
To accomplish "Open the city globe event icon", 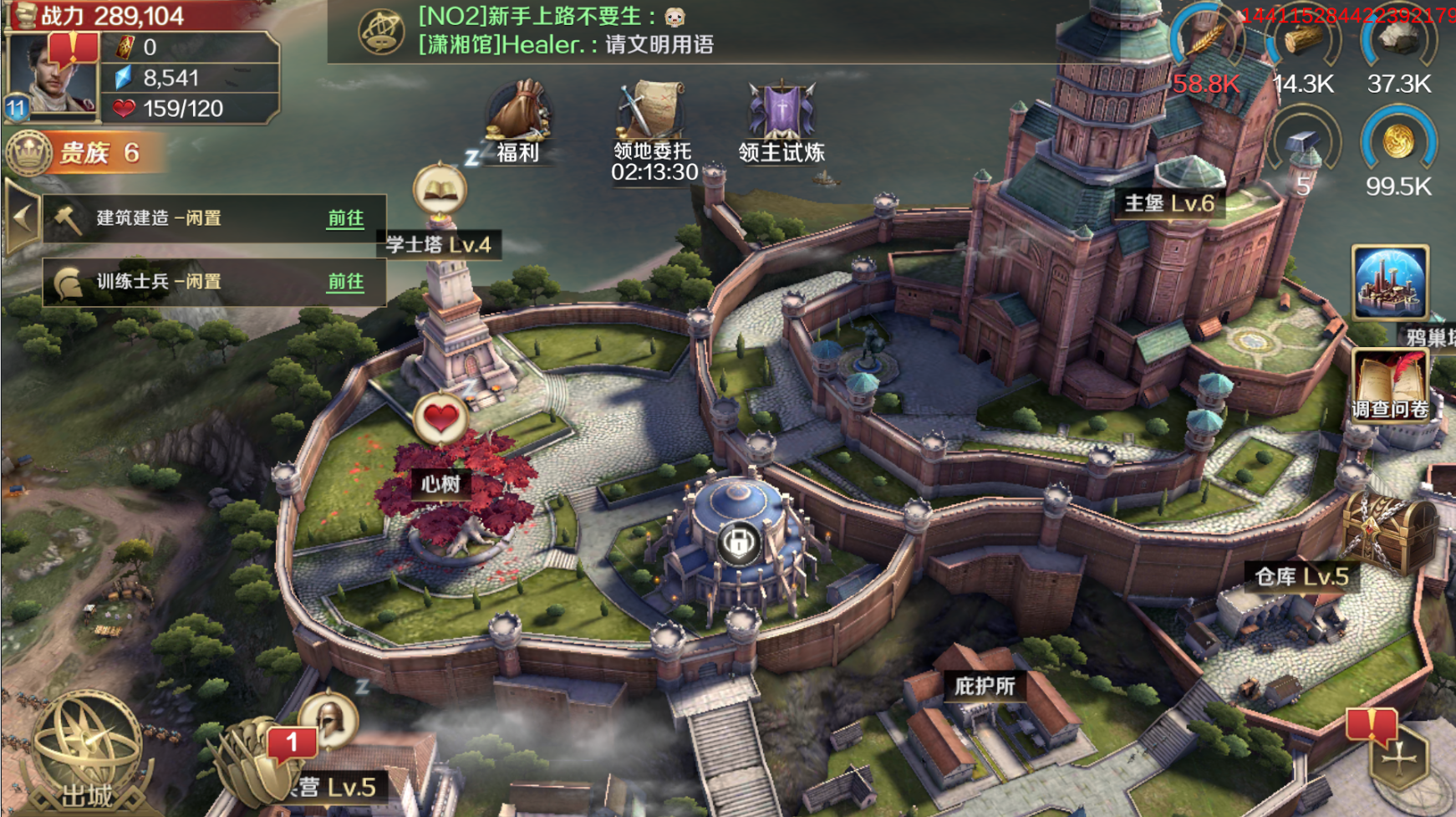I will [1390, 283].
